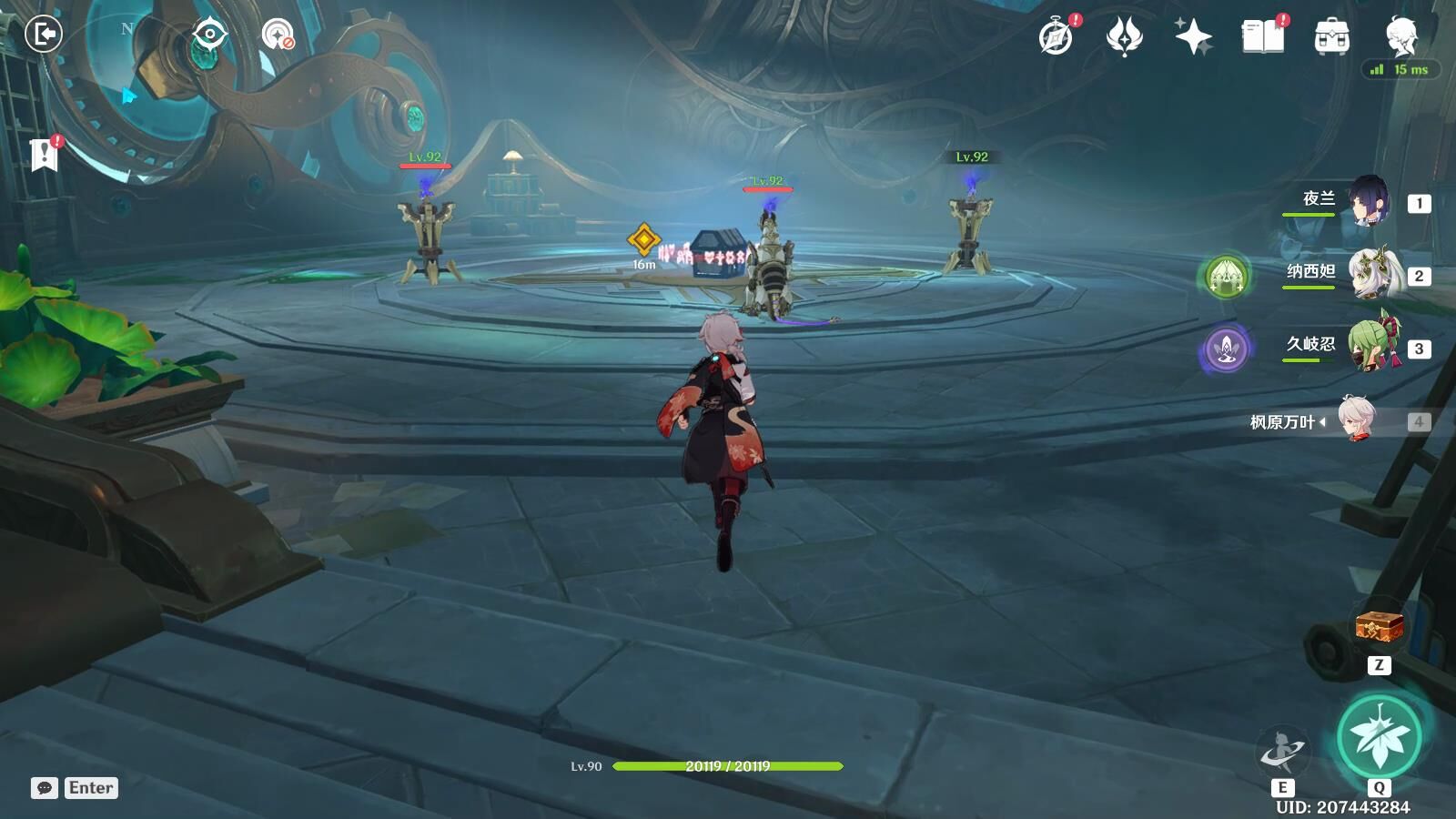Open the Wish four-pointed star icon
Viewport: 1456px width, 819px height.
(x=1193, y=37)
